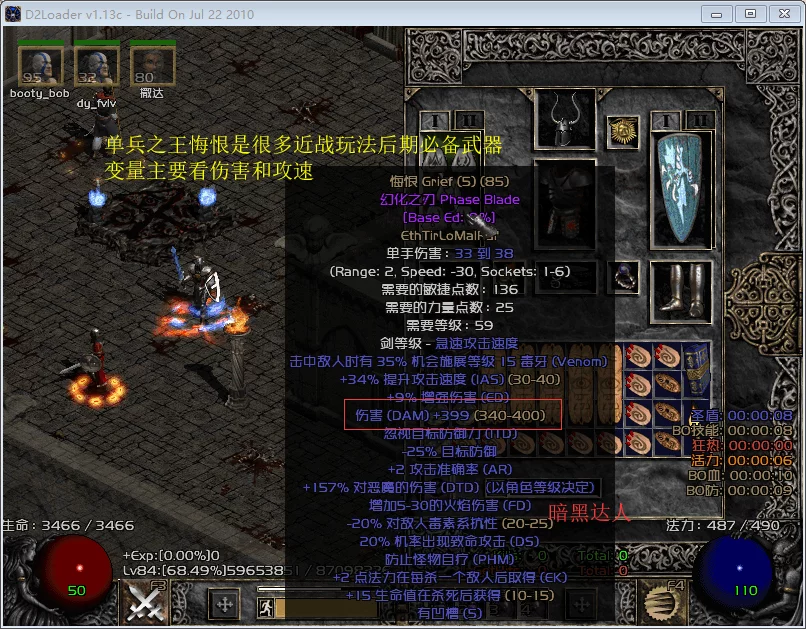Pick the blue tome in the inventory
Viewport: 806px width, 629px height.
click(x=697, y=369)
